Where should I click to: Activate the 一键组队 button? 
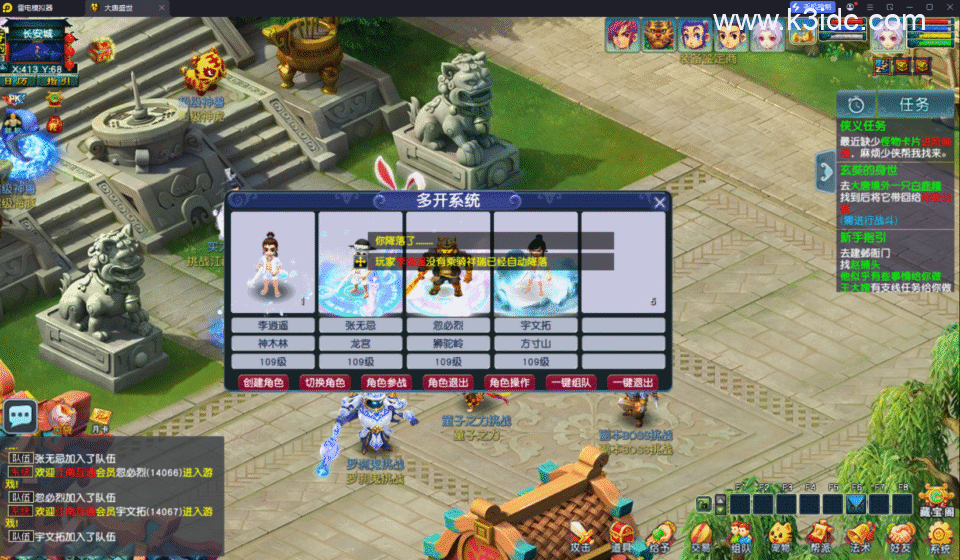coord(570,382)
